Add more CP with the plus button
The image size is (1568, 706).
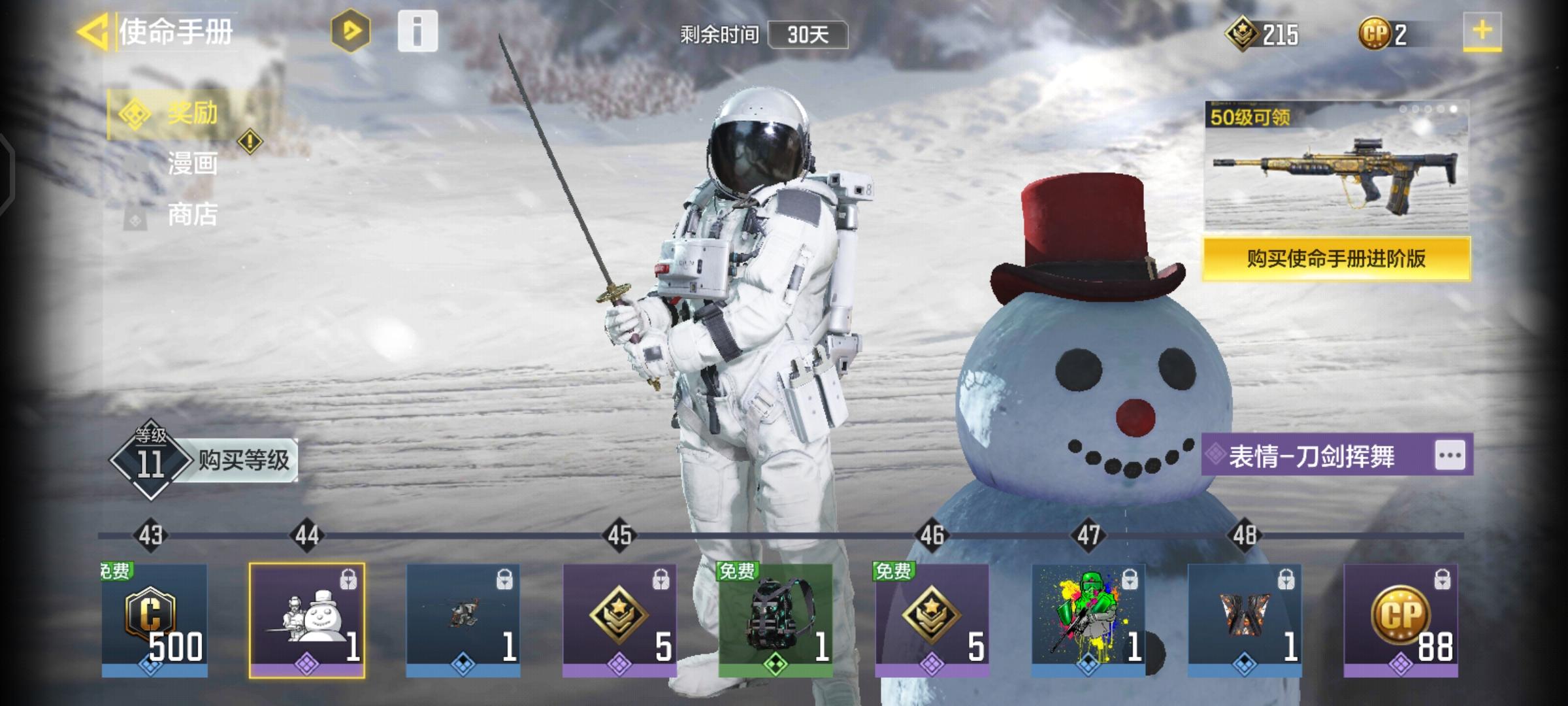pos(1482,31)
